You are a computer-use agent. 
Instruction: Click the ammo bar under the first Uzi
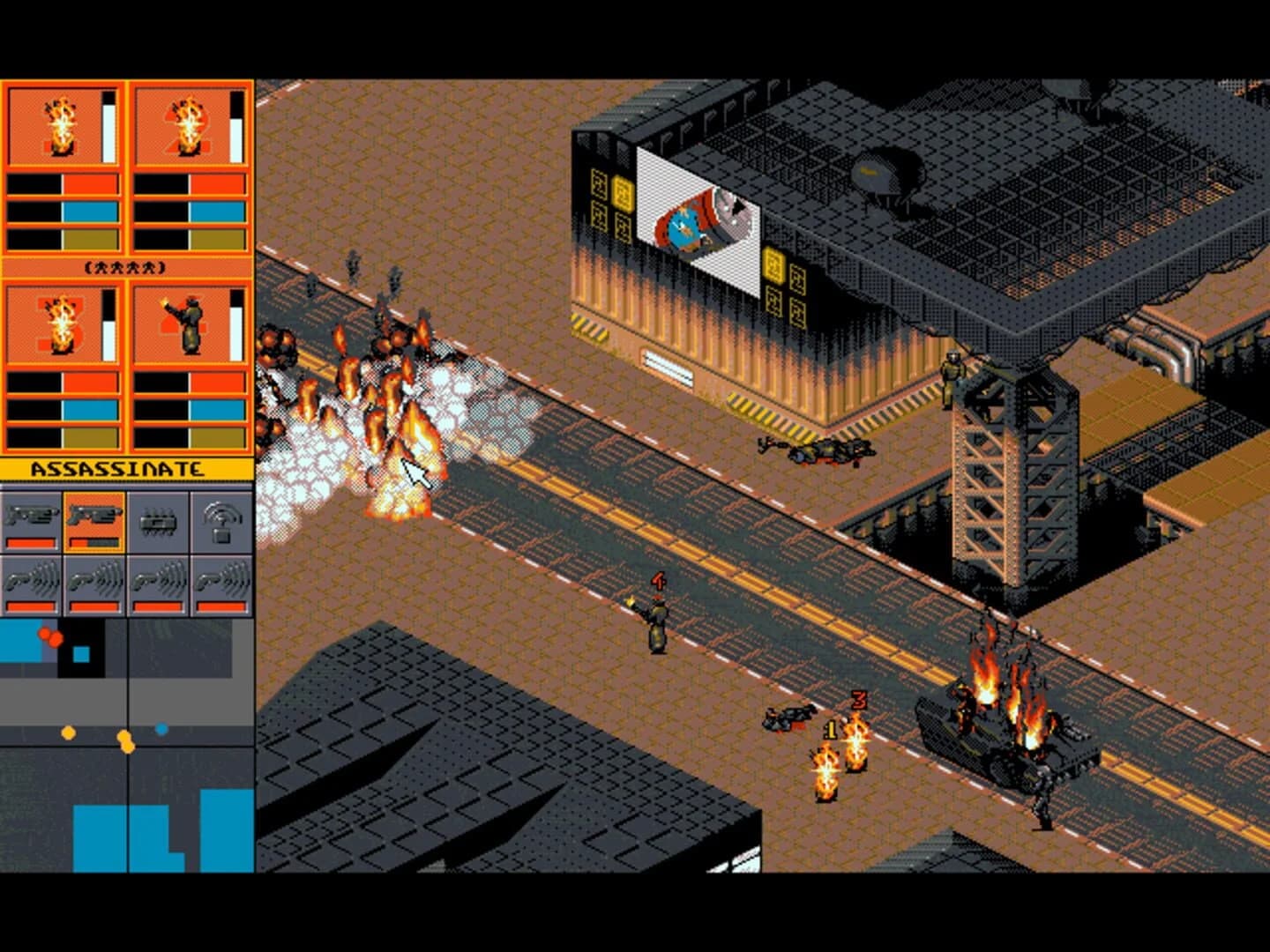[31, 542]
